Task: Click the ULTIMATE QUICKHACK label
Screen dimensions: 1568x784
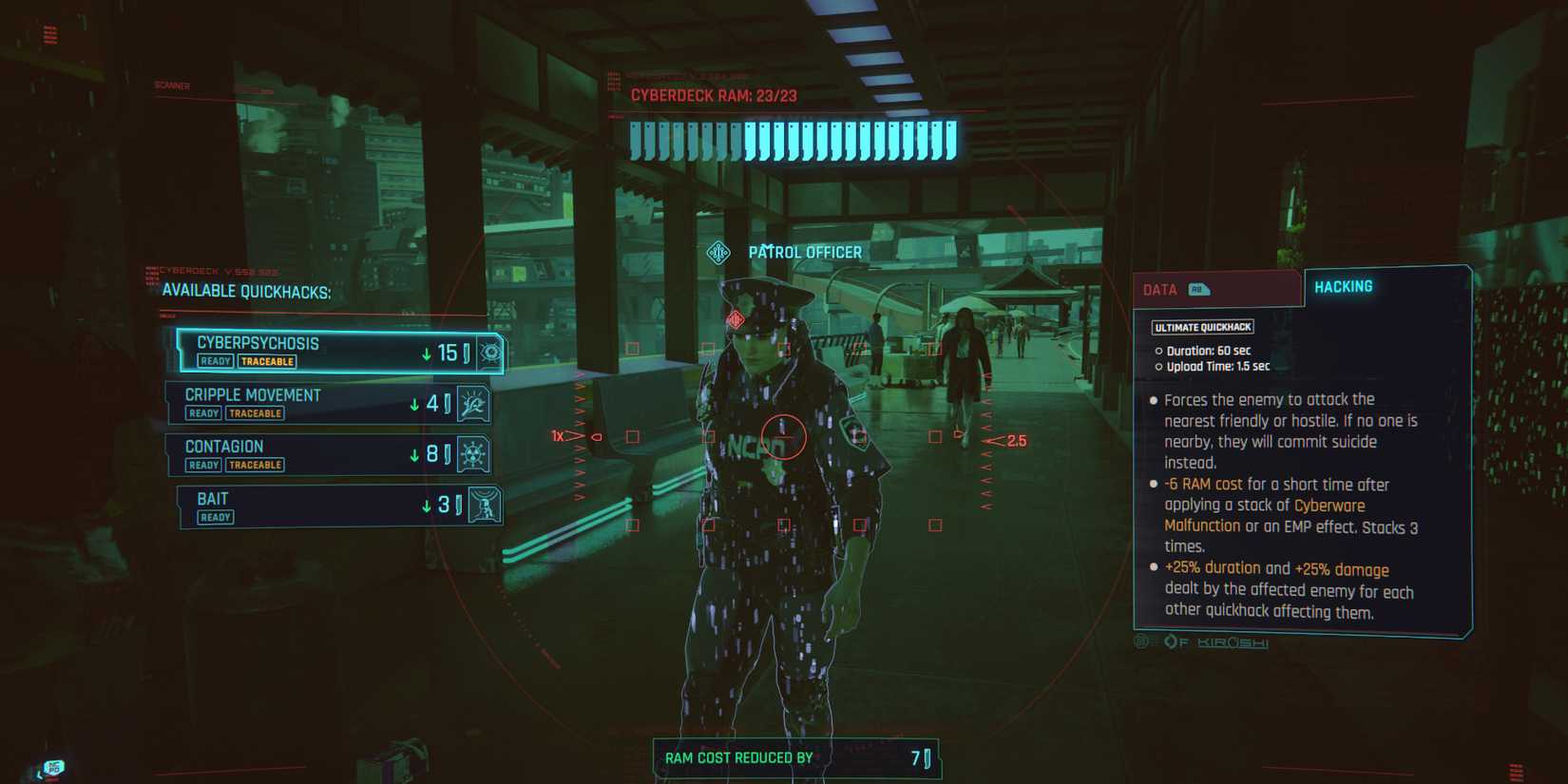Action: pos(1200,326)
